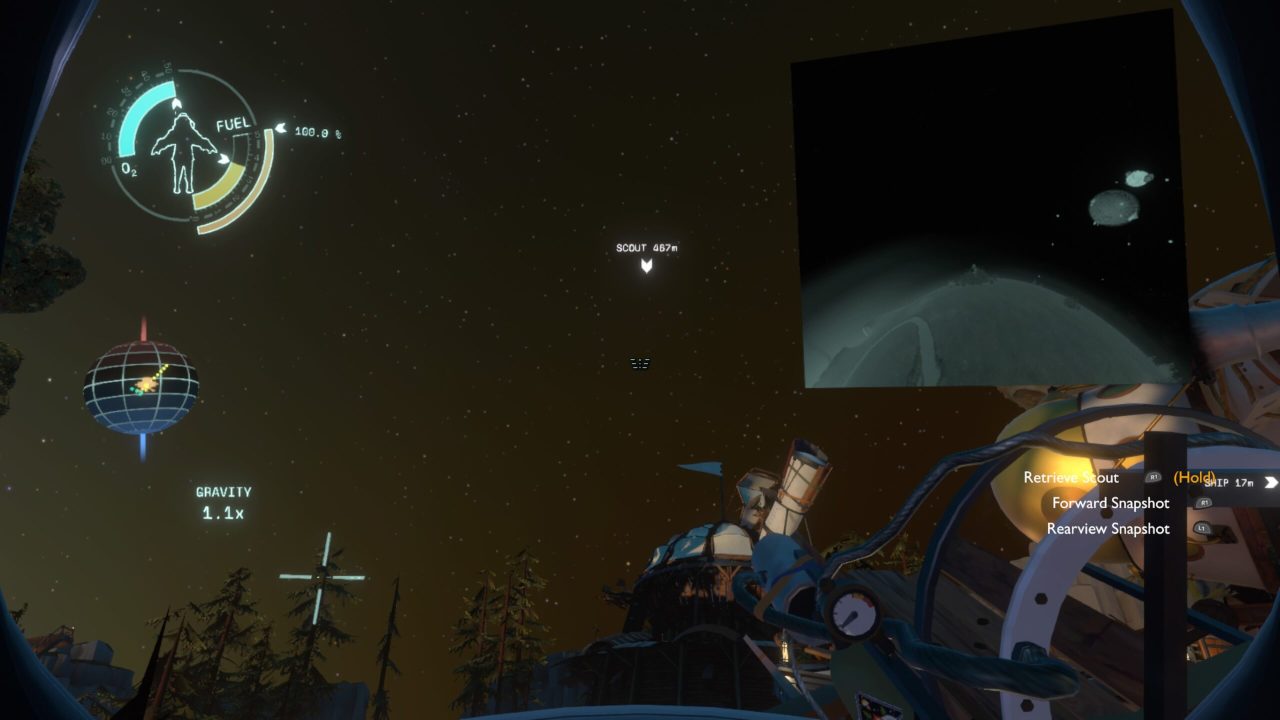Image resolution: width=1280 pixels, height=720 pixels.
Task: Enable the R1 prompt next to Forward Snapshot
Action: tap(1203, 503)
